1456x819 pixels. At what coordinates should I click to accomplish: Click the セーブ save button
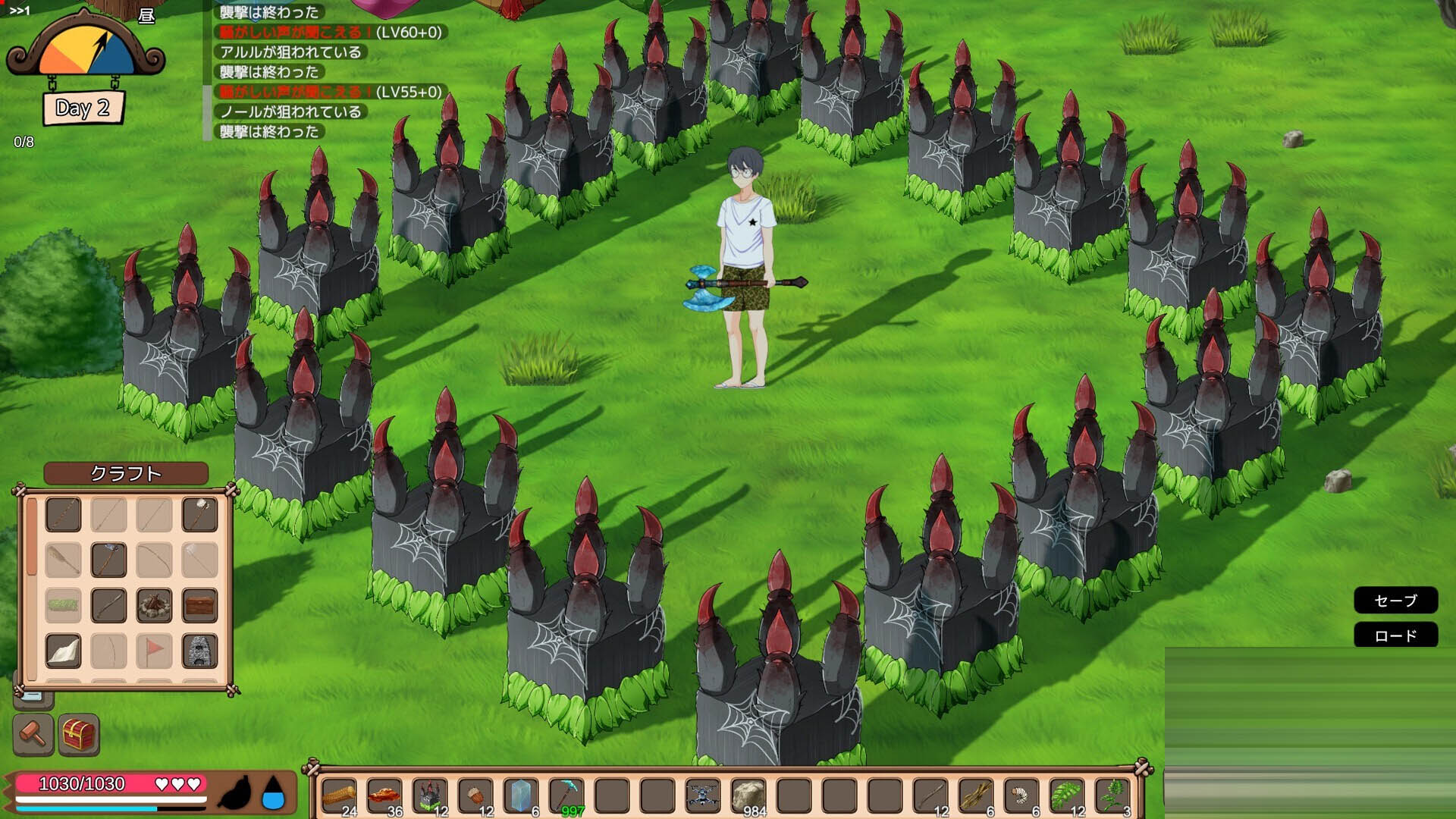coord(1395,601)
